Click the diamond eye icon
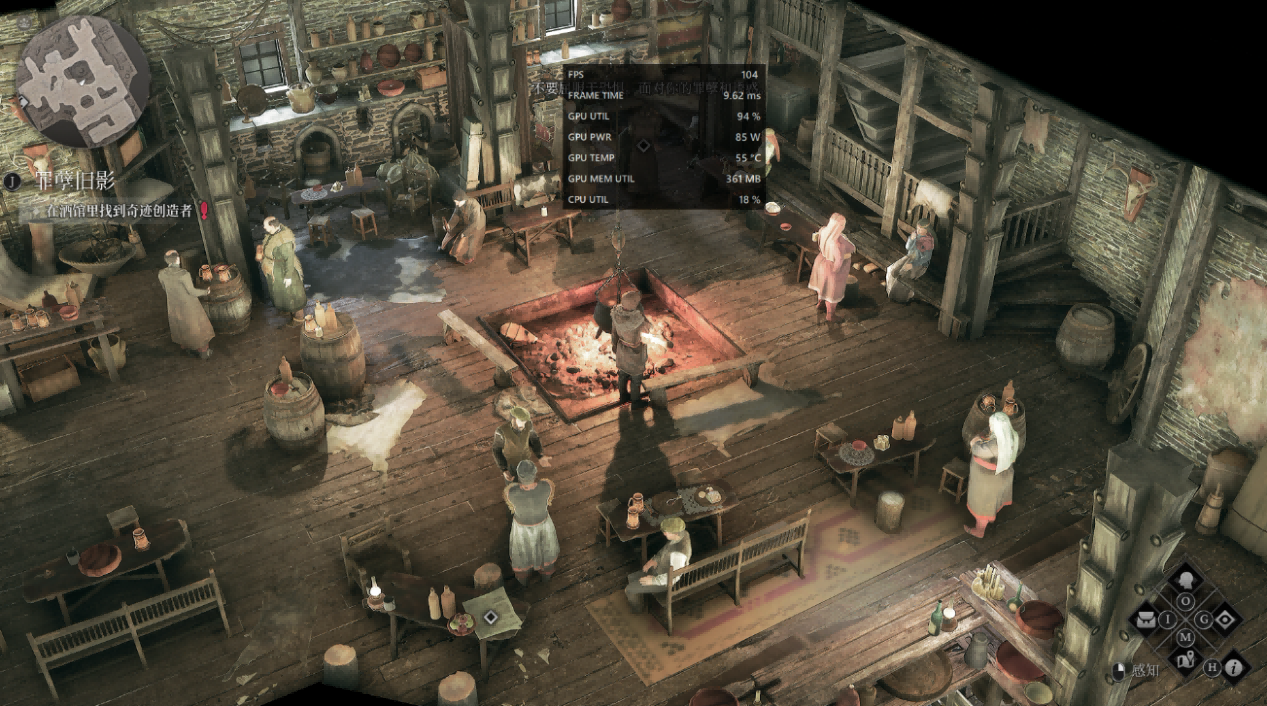 1225,620
